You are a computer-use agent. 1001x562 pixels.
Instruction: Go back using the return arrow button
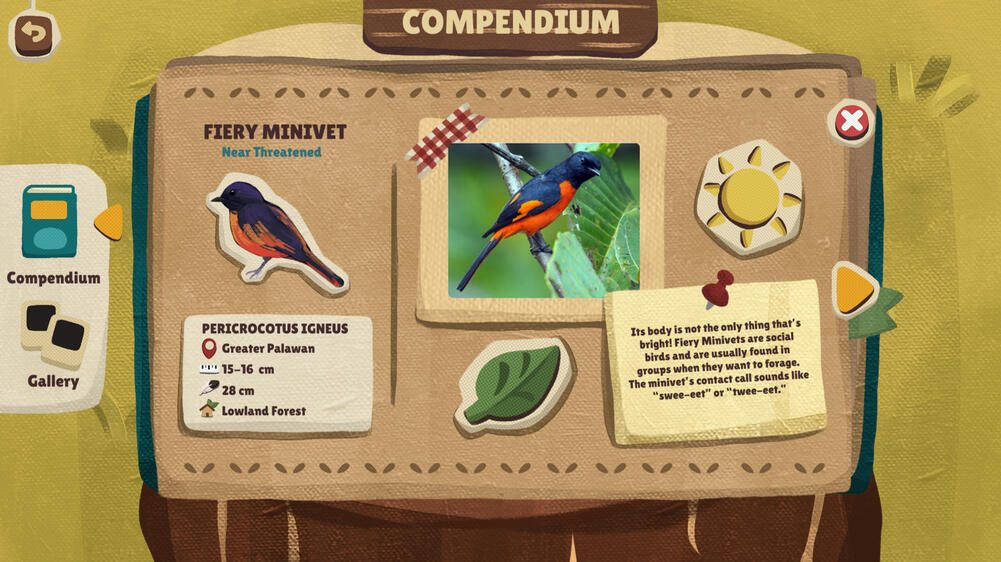pyautogui.click(x=34, y=34)
